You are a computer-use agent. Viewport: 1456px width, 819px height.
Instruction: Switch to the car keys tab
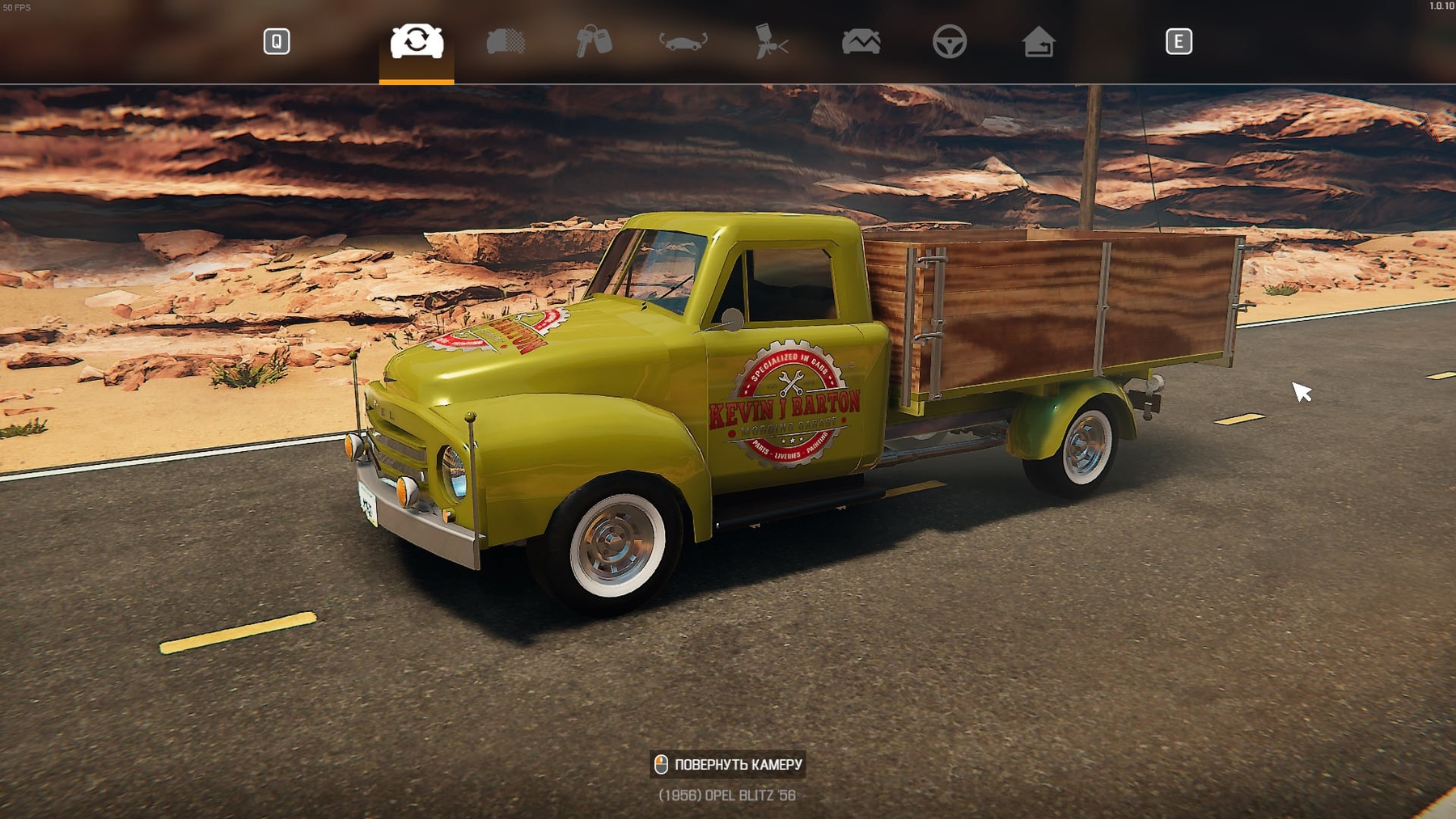click(x=594, y=41)
